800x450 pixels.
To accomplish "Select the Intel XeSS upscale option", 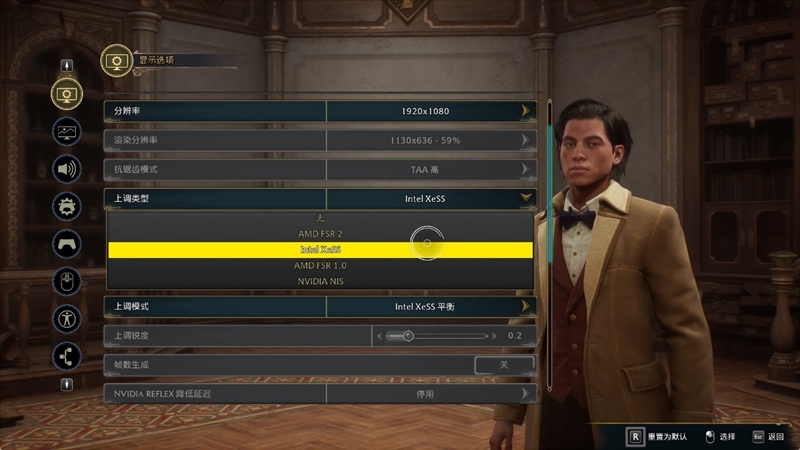I will click(x=320, y=250).
